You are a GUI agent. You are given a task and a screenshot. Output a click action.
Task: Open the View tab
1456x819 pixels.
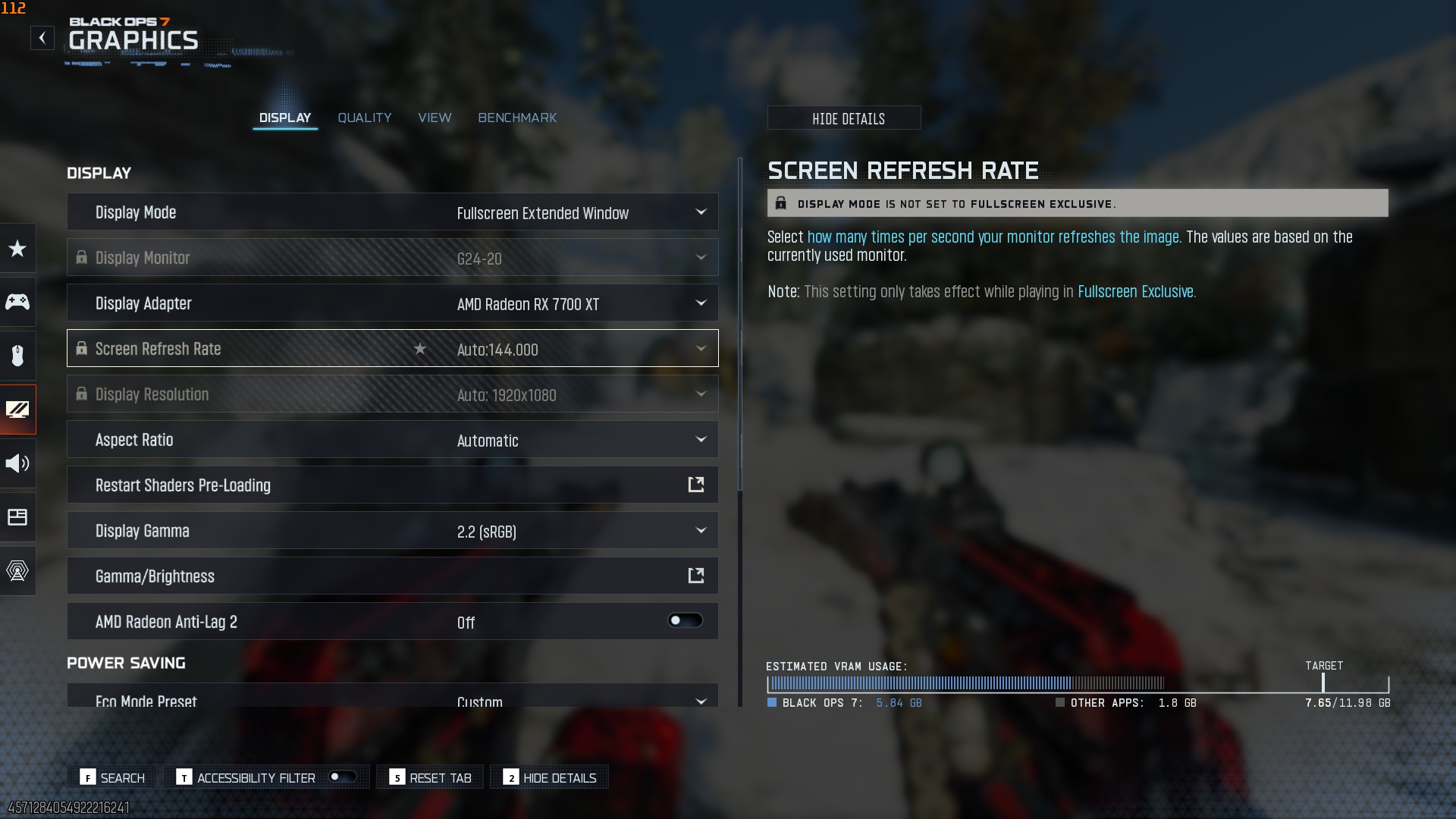coord(435,118)
